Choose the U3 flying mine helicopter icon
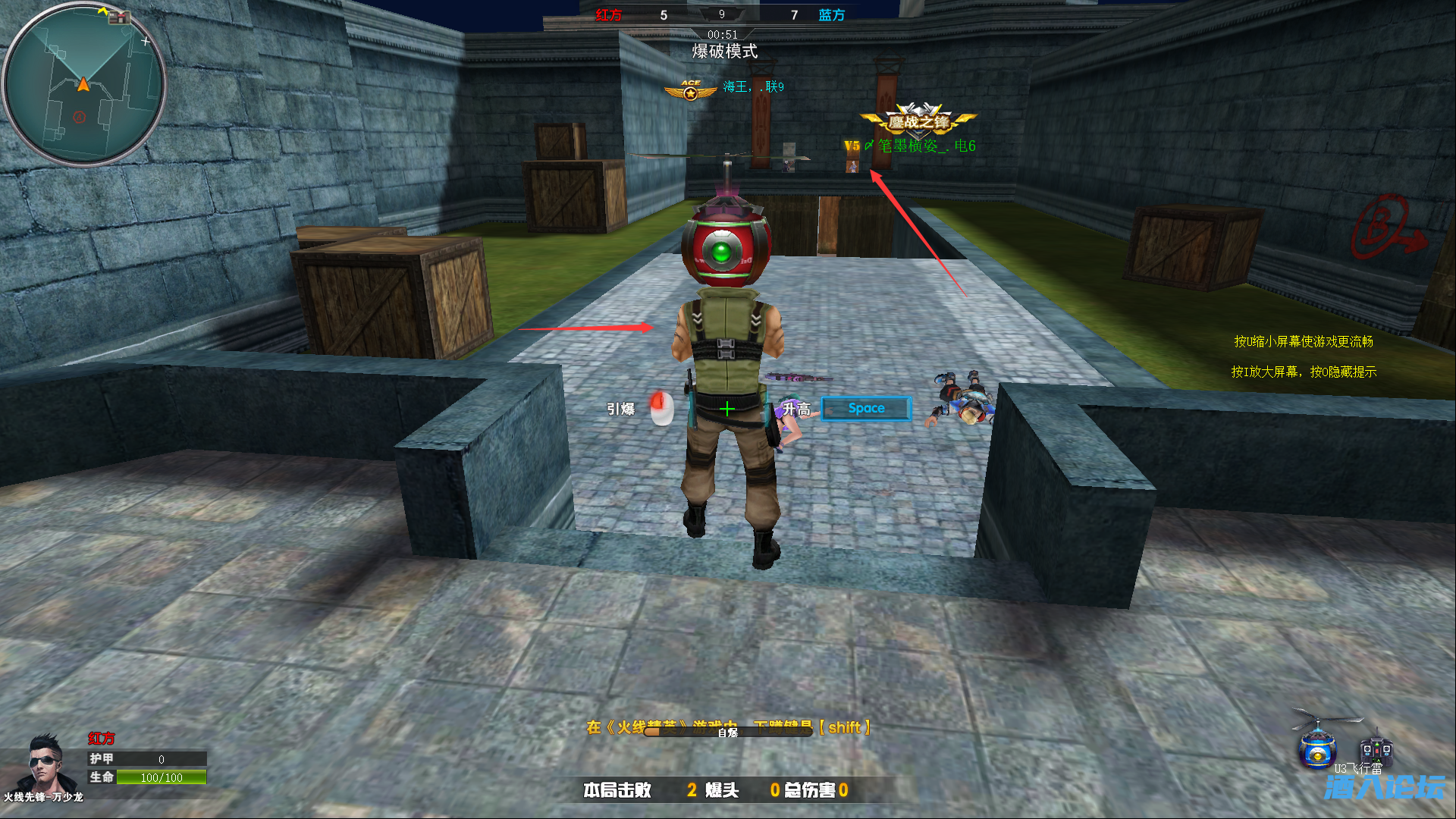 point(1318,742)
